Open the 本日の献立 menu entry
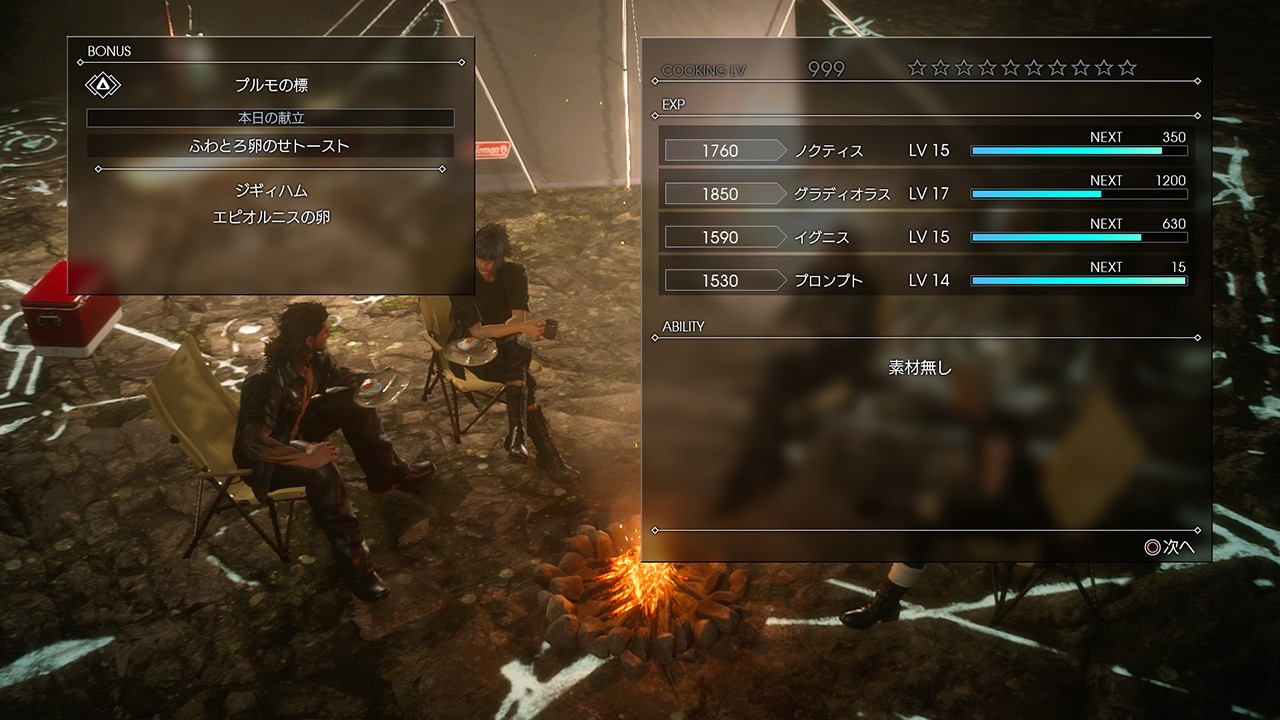 pos(270,117)
